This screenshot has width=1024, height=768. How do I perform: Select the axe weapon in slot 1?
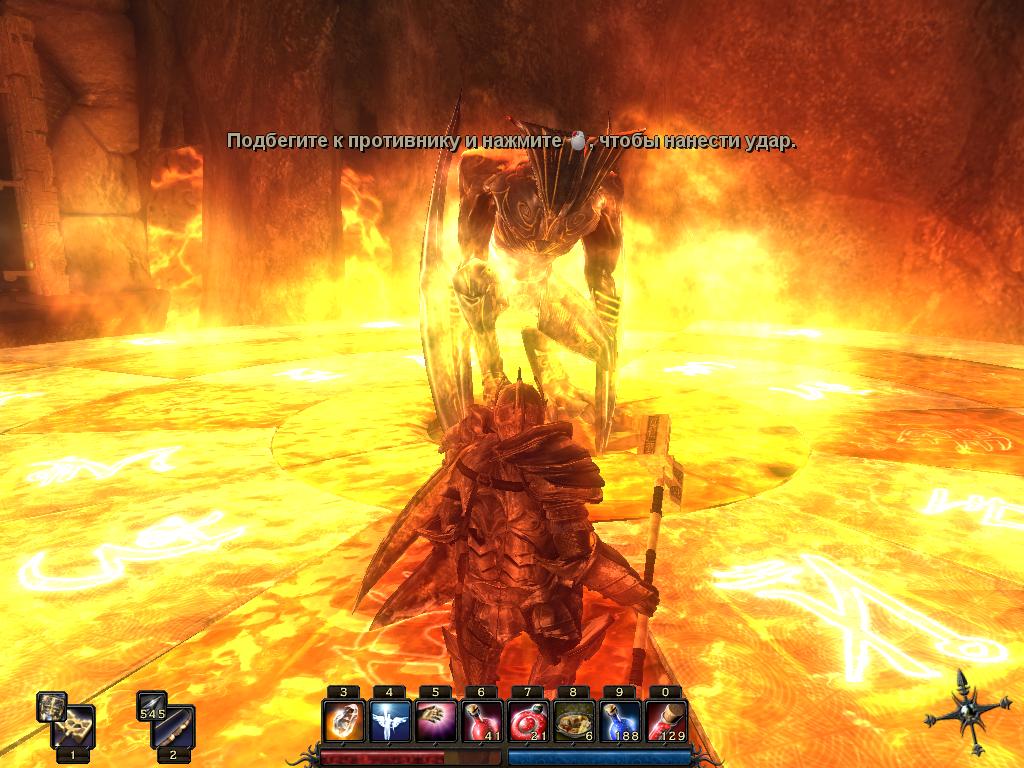75,728
